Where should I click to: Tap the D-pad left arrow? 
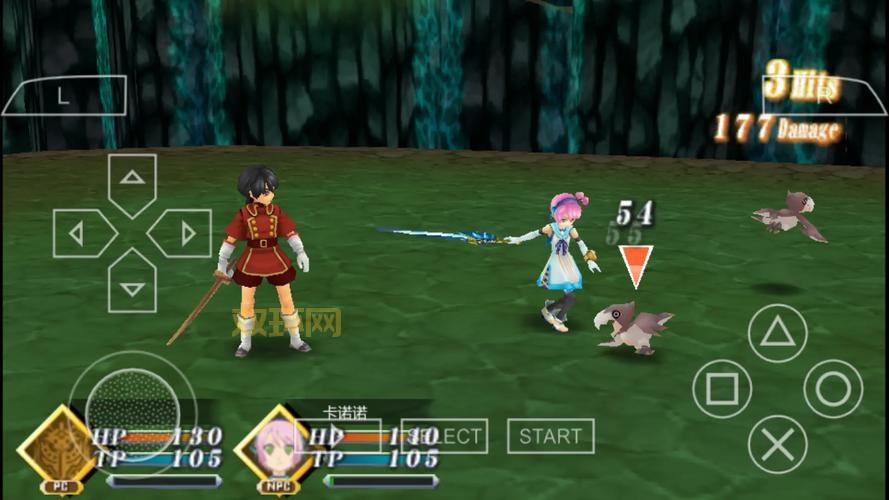80,234
